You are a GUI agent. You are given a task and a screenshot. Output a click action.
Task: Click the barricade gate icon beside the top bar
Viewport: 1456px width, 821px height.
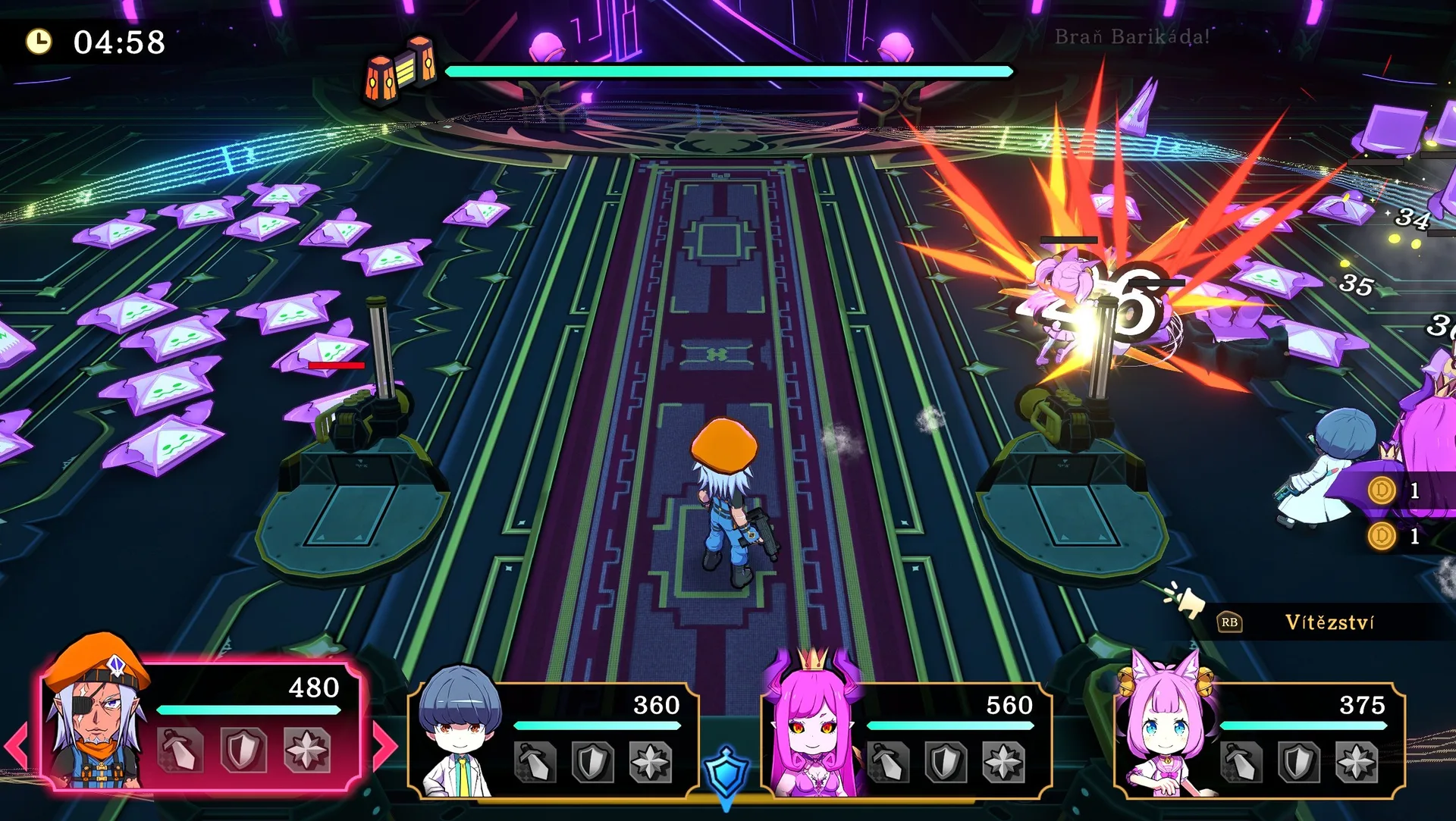point(401,70)
